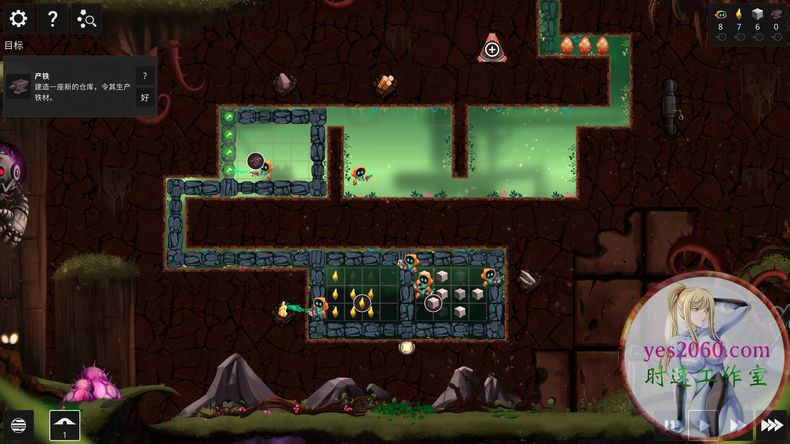Select the dome build slot numbered 1
The image size is (790, 444).
click(65, 424)
